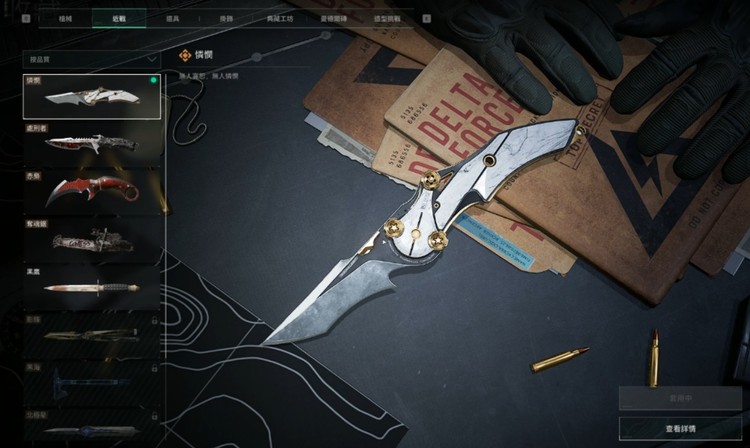Select the white folding knife skin
This screenshot has width=750, height=448.
[x=92, y=97]
